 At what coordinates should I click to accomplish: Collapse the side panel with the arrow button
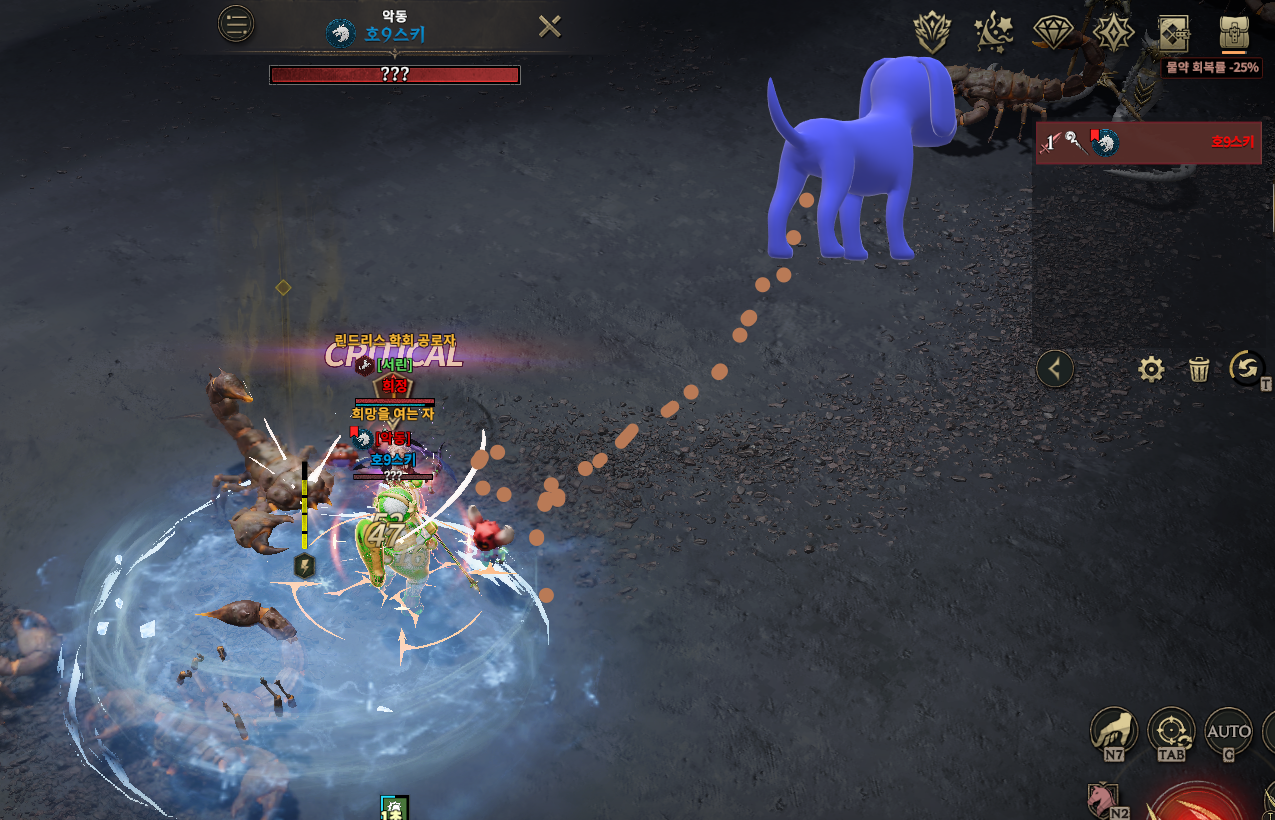pyautogui.click(x=1054, y=369)
